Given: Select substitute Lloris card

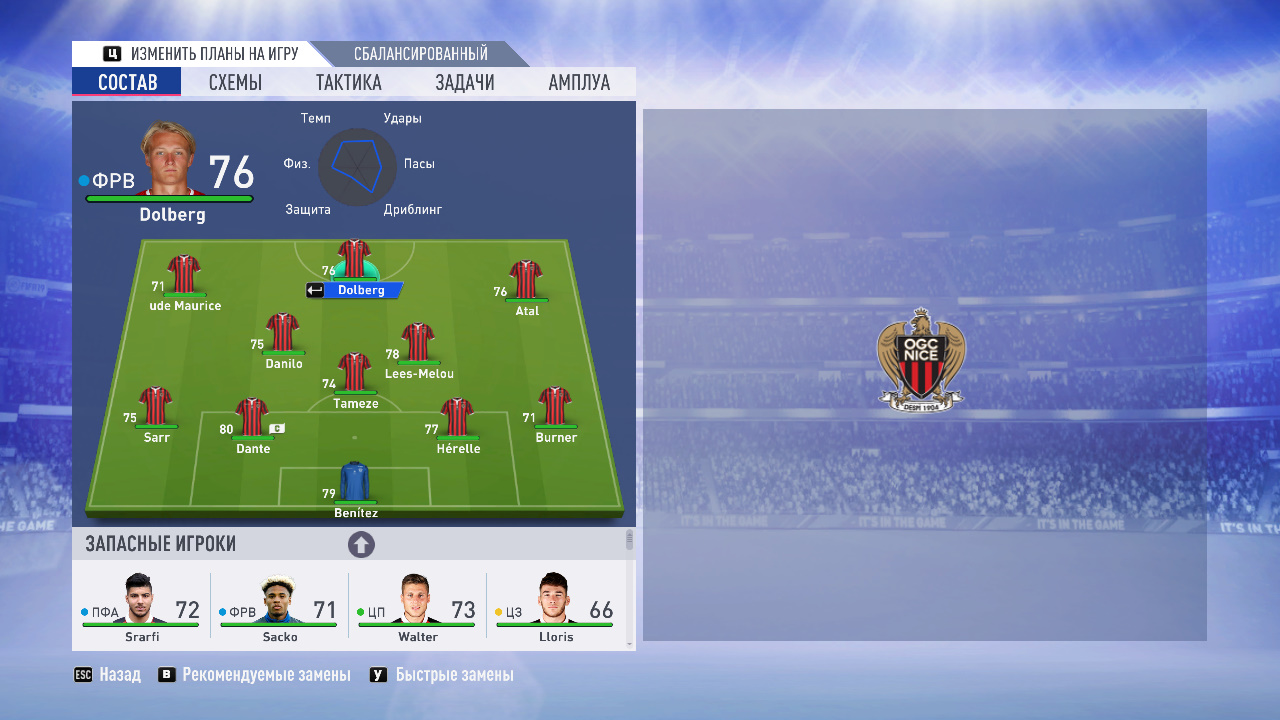Looking at the screenshot, I should [x=555, y=608].
